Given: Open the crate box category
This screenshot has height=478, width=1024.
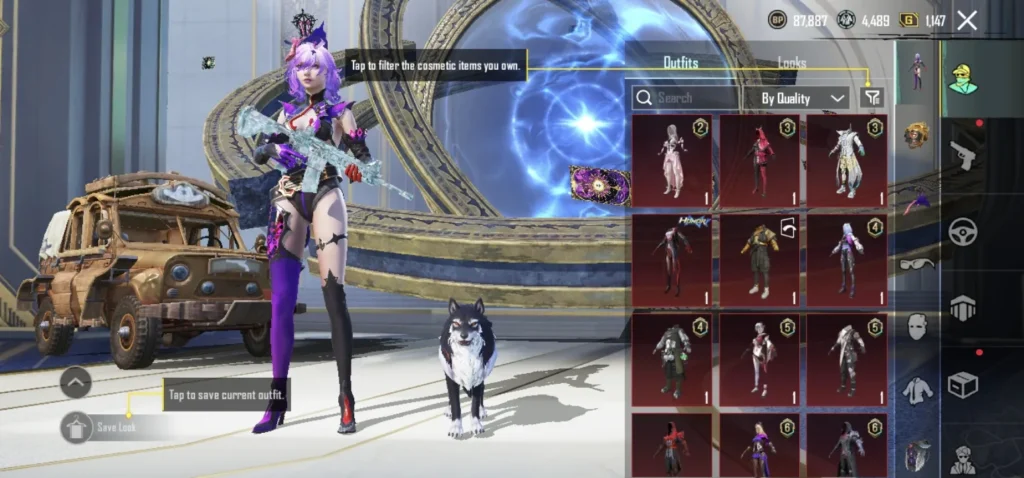Looking at the screenshot, I should point(963,385).
